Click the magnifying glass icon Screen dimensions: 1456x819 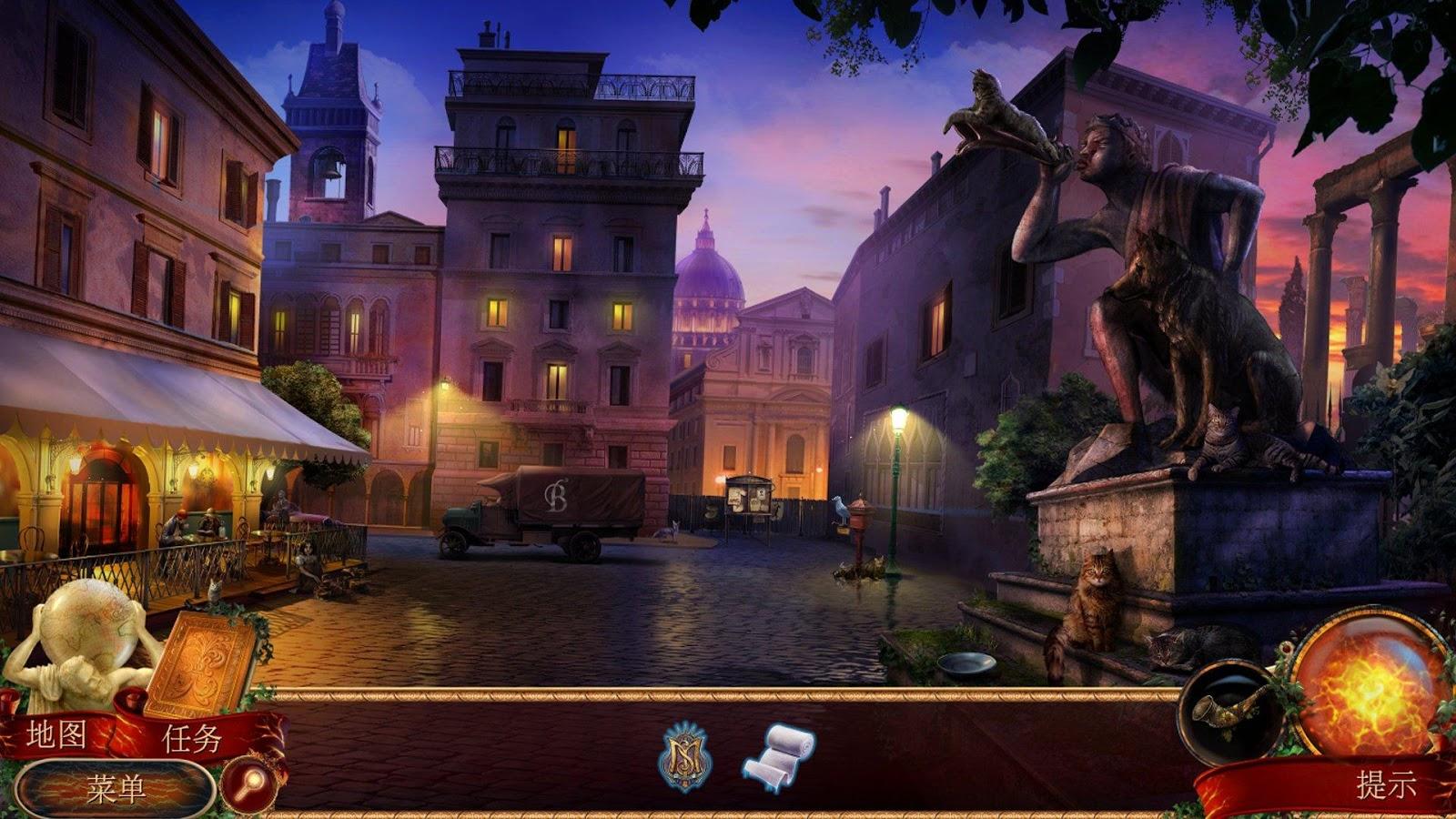pyautogui.click(x=248, y=783)
